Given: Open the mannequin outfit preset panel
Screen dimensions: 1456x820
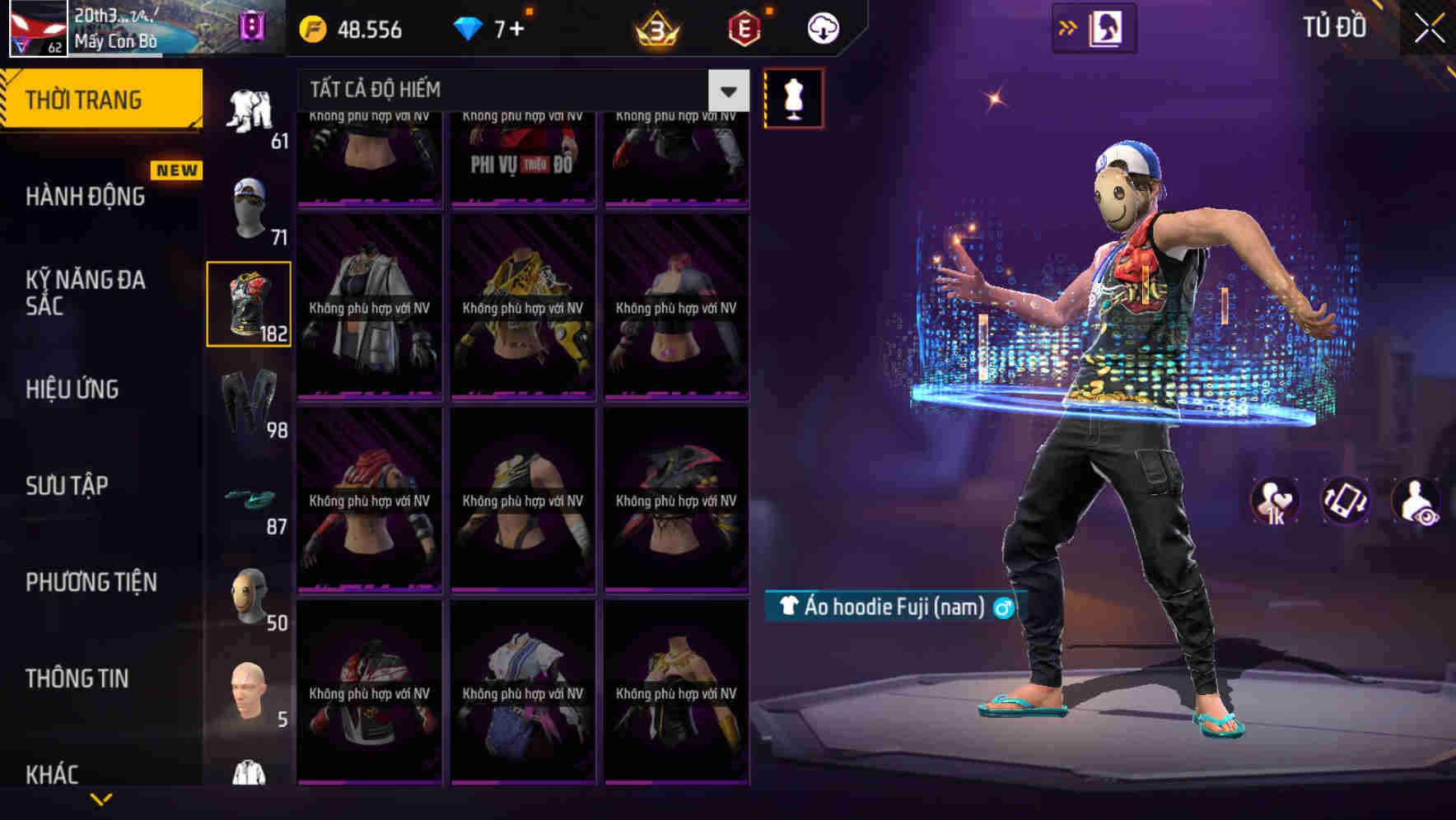Looking at the screenshot, I should click(x=793, y=96).
